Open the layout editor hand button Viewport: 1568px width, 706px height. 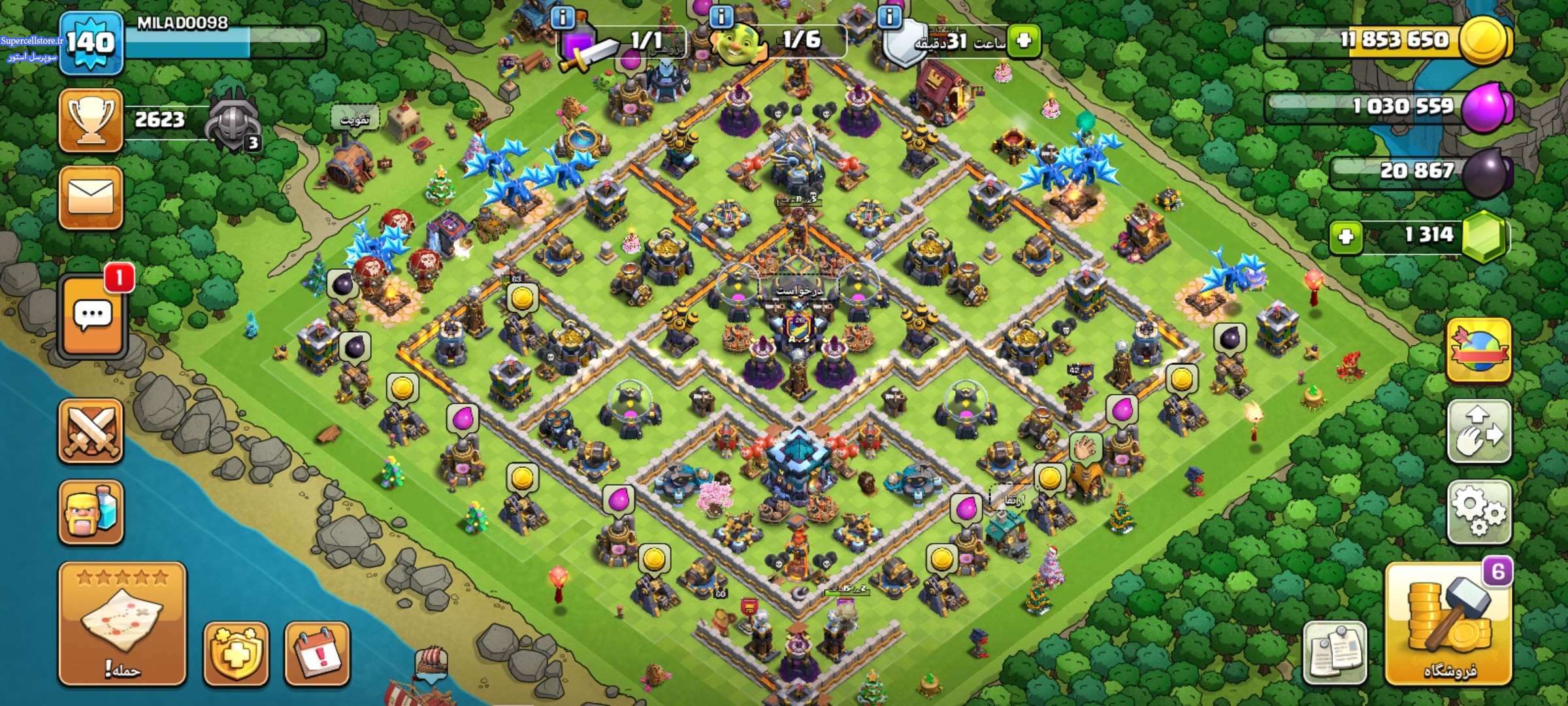pyautogui.click(x=1479, y=431)
